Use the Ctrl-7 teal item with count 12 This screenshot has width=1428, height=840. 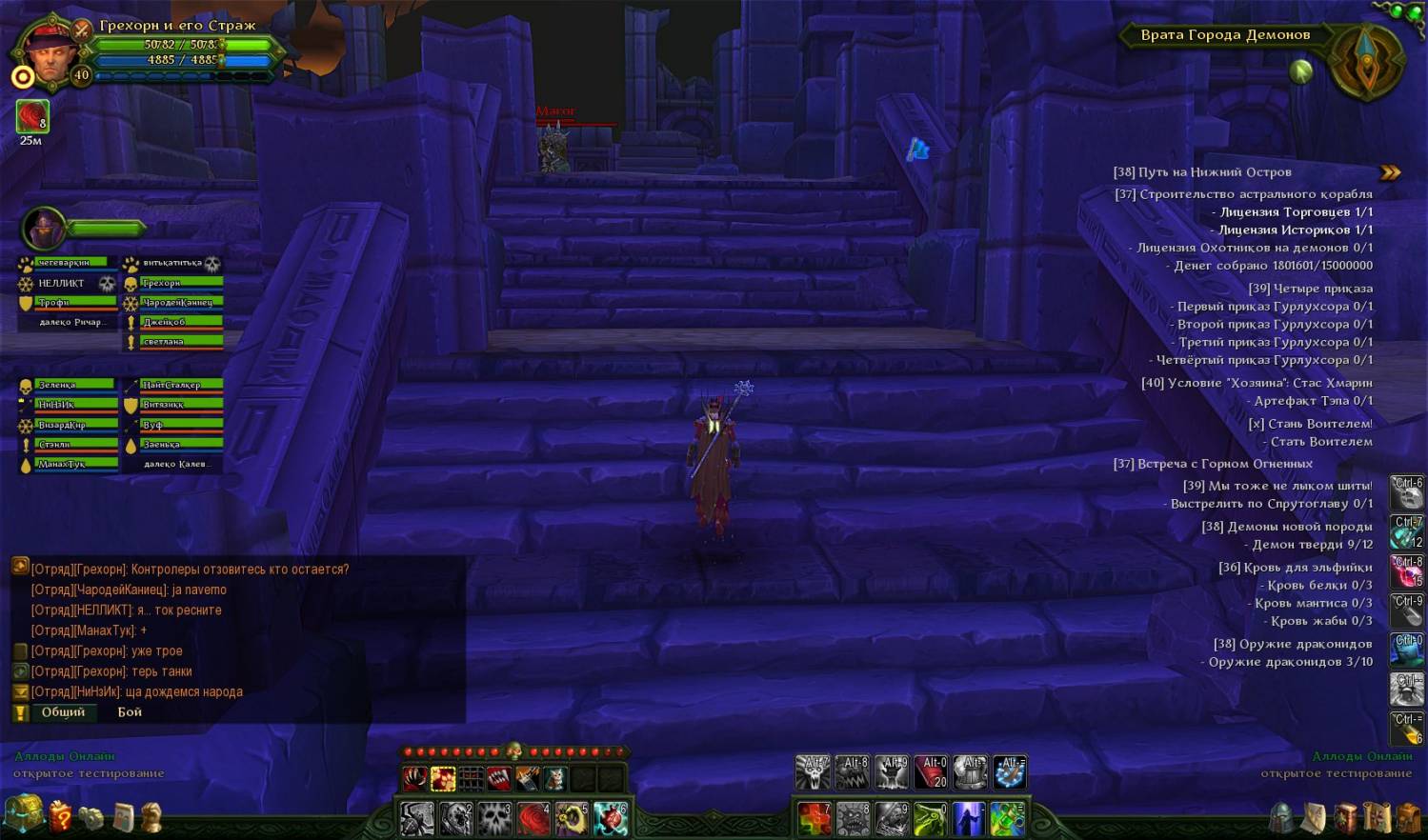pos(1407,532)
